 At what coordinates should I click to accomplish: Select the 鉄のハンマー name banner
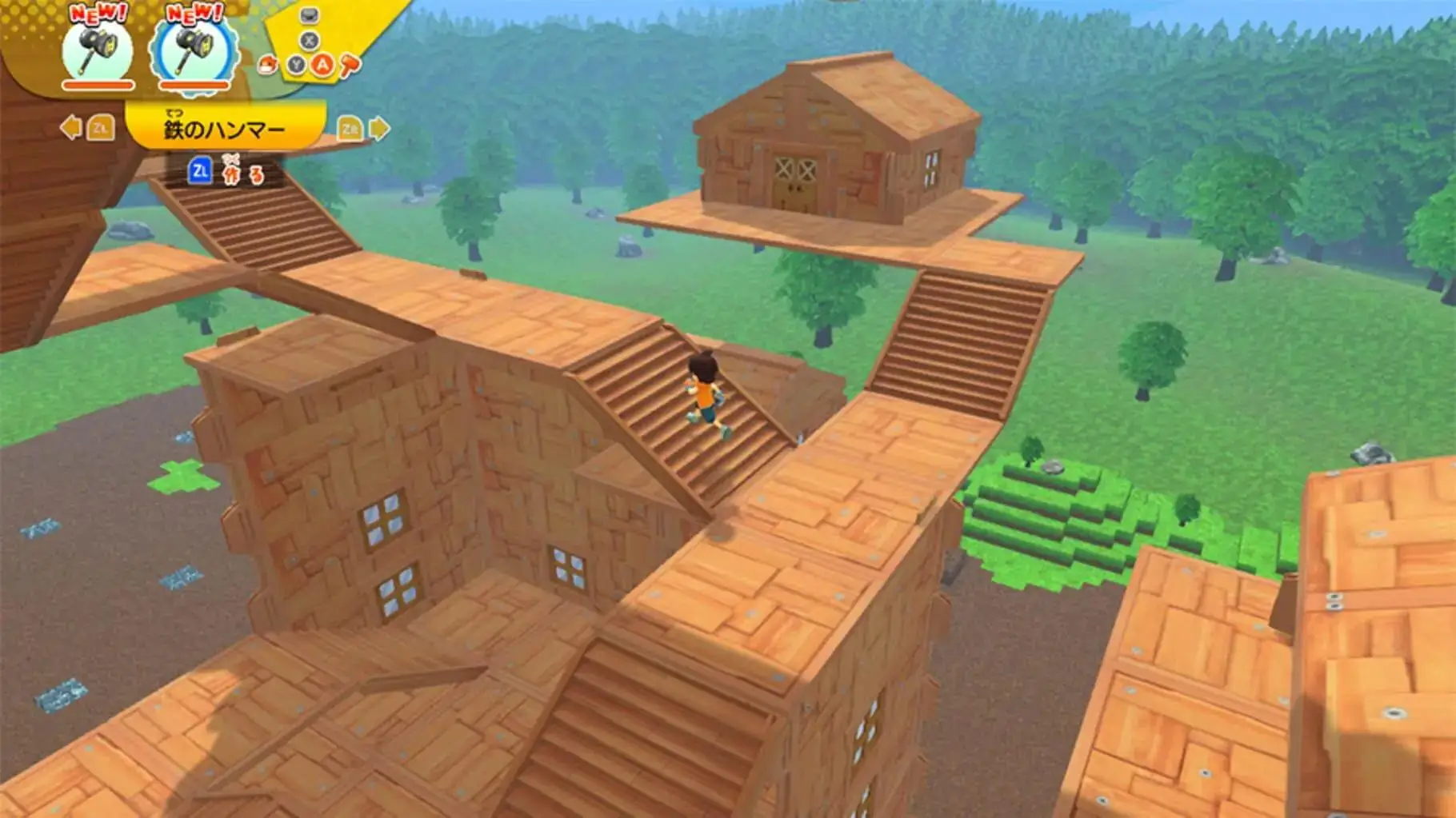226,128
